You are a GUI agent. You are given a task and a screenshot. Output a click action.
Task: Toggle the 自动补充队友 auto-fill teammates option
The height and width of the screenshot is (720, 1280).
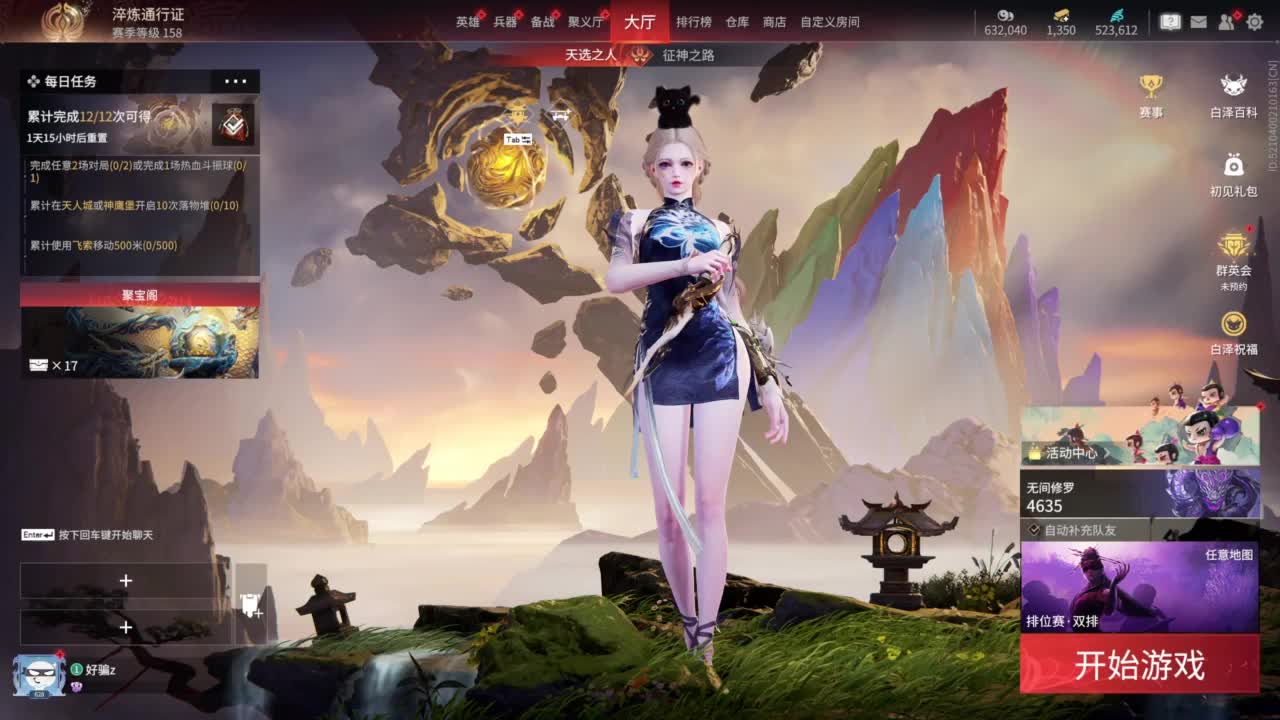(x=1083, y=532)
